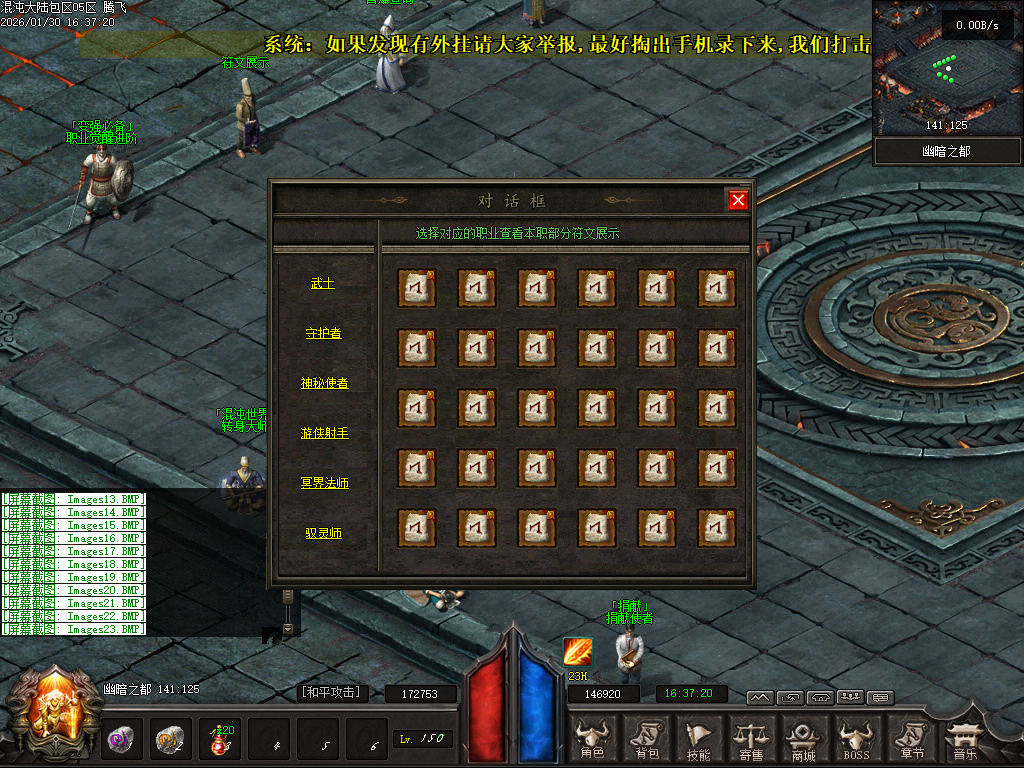
Task: Use the red potion hotbar slot
Action: tap(221, 741)
